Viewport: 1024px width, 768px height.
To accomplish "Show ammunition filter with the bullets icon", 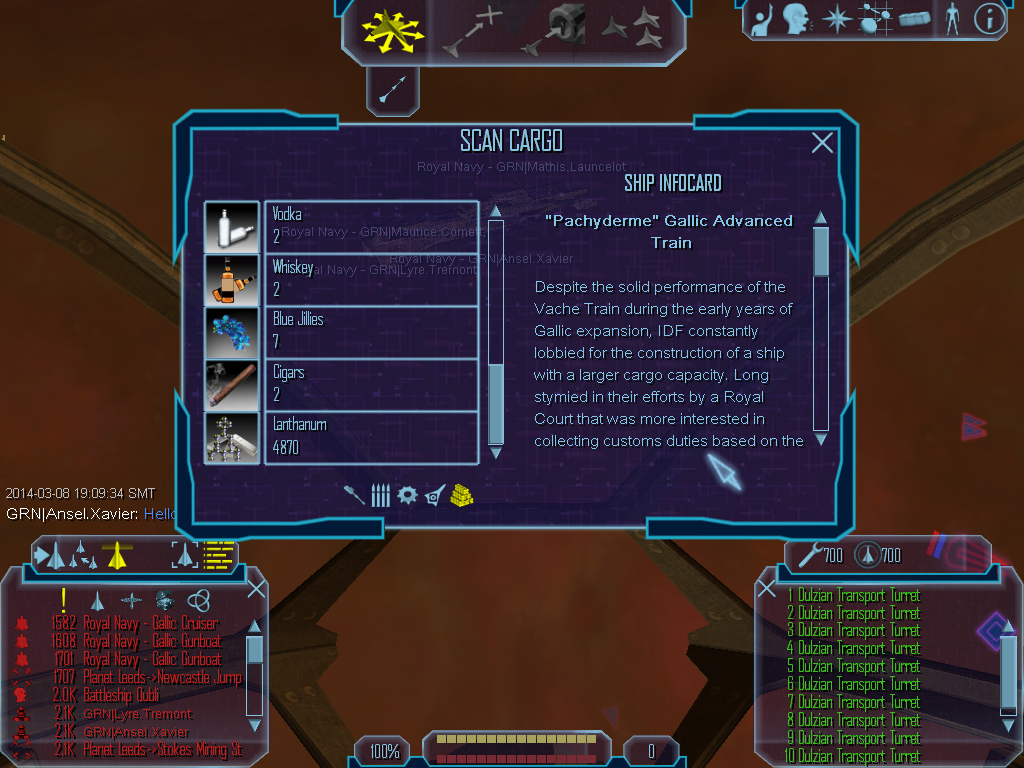I will tap(380, 495).
